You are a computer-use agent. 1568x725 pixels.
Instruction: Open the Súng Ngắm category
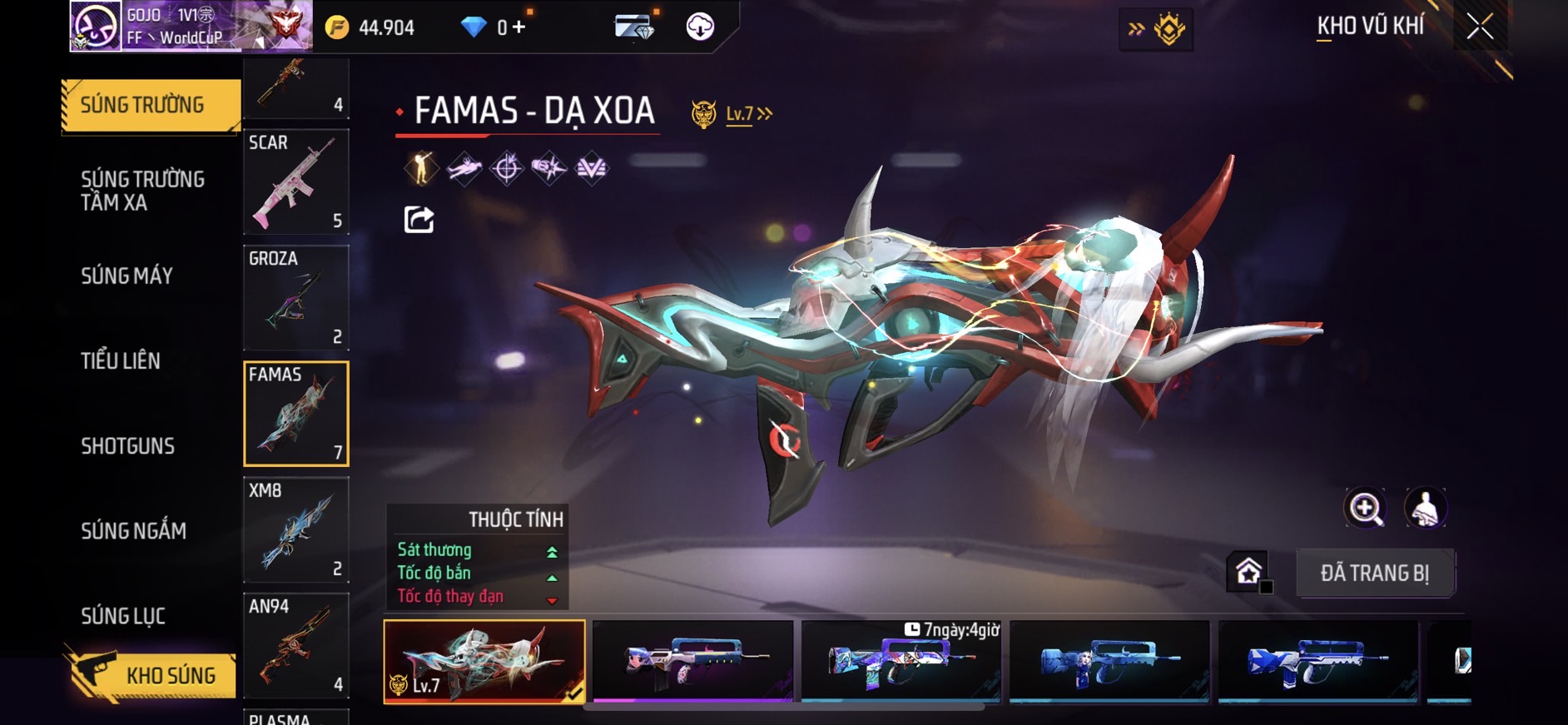[x=133, y=530]
